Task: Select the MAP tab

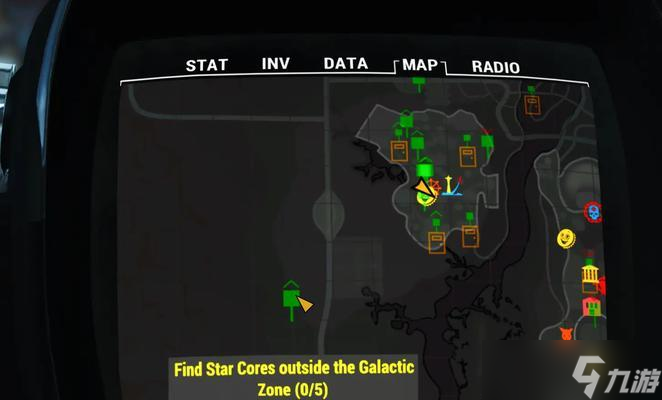Action: (x=419, y=66)
